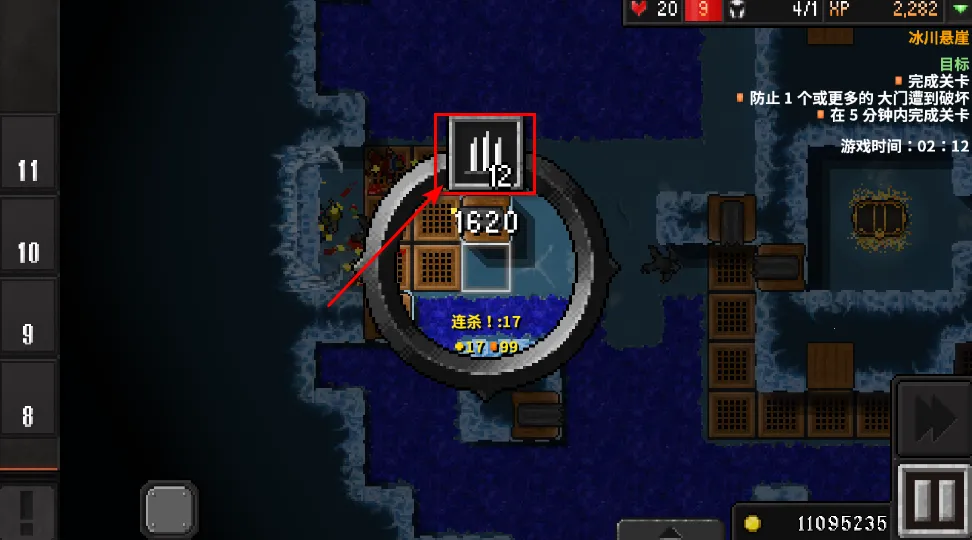
Task: Expand the bottom panel with the up arrow
Action: [x=670, y=530]
